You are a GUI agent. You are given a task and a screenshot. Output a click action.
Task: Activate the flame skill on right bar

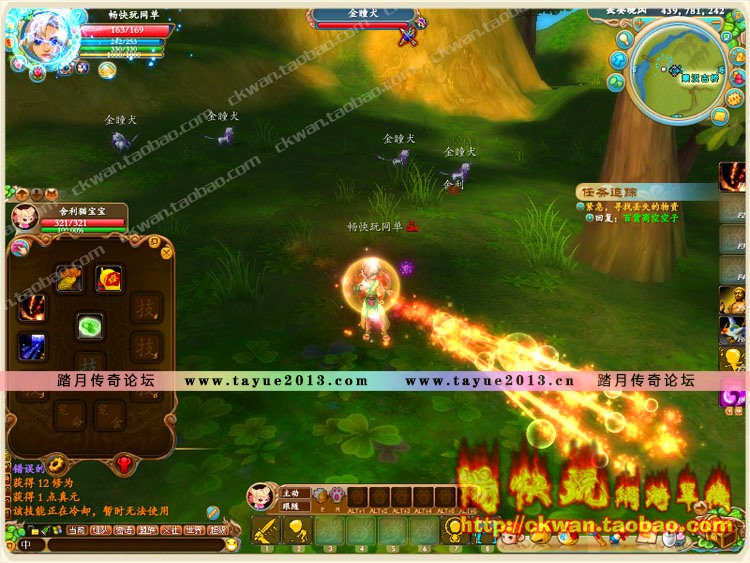[733, 177]
